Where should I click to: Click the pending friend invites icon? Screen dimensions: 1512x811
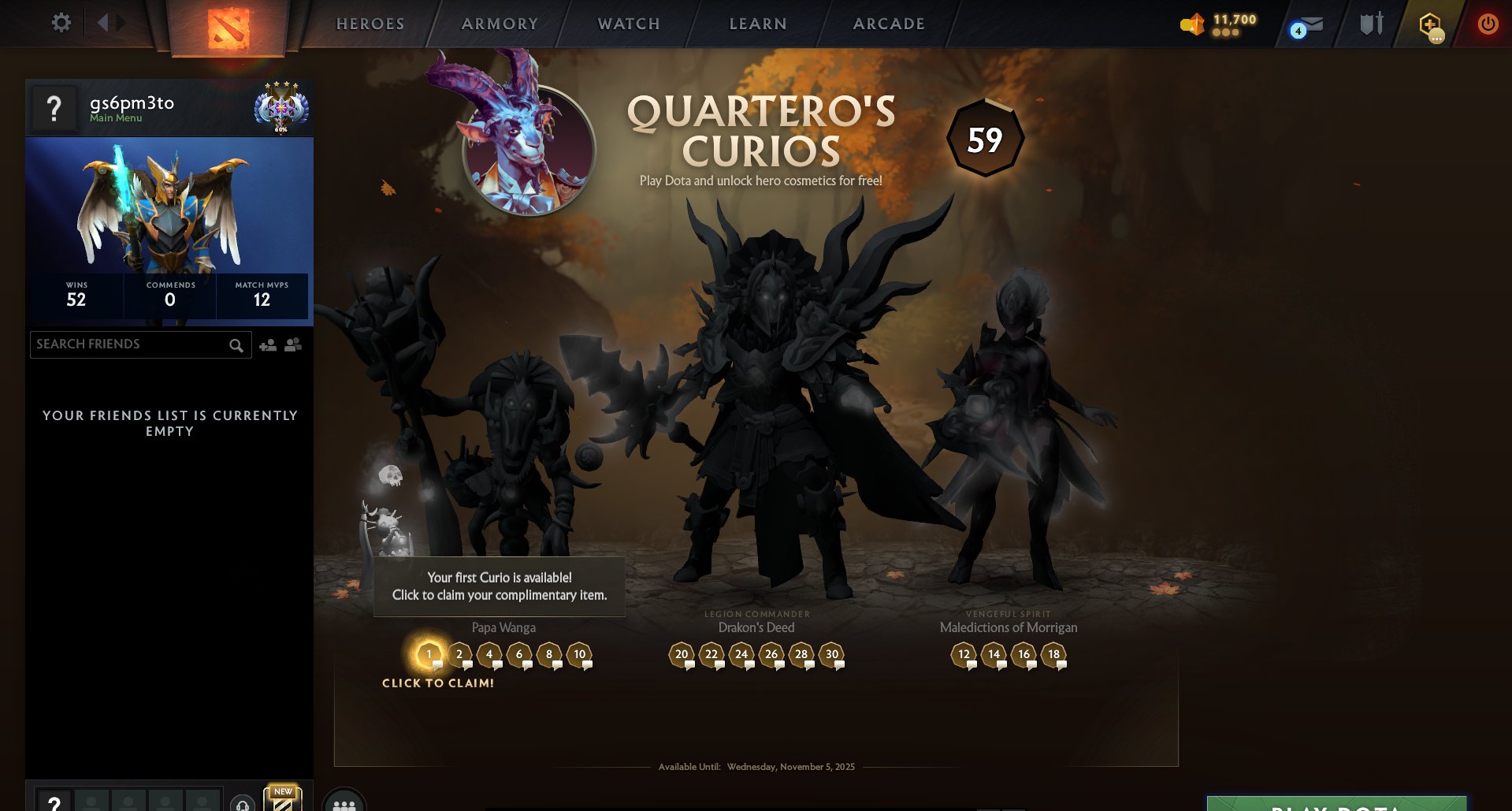coord(291,344)
